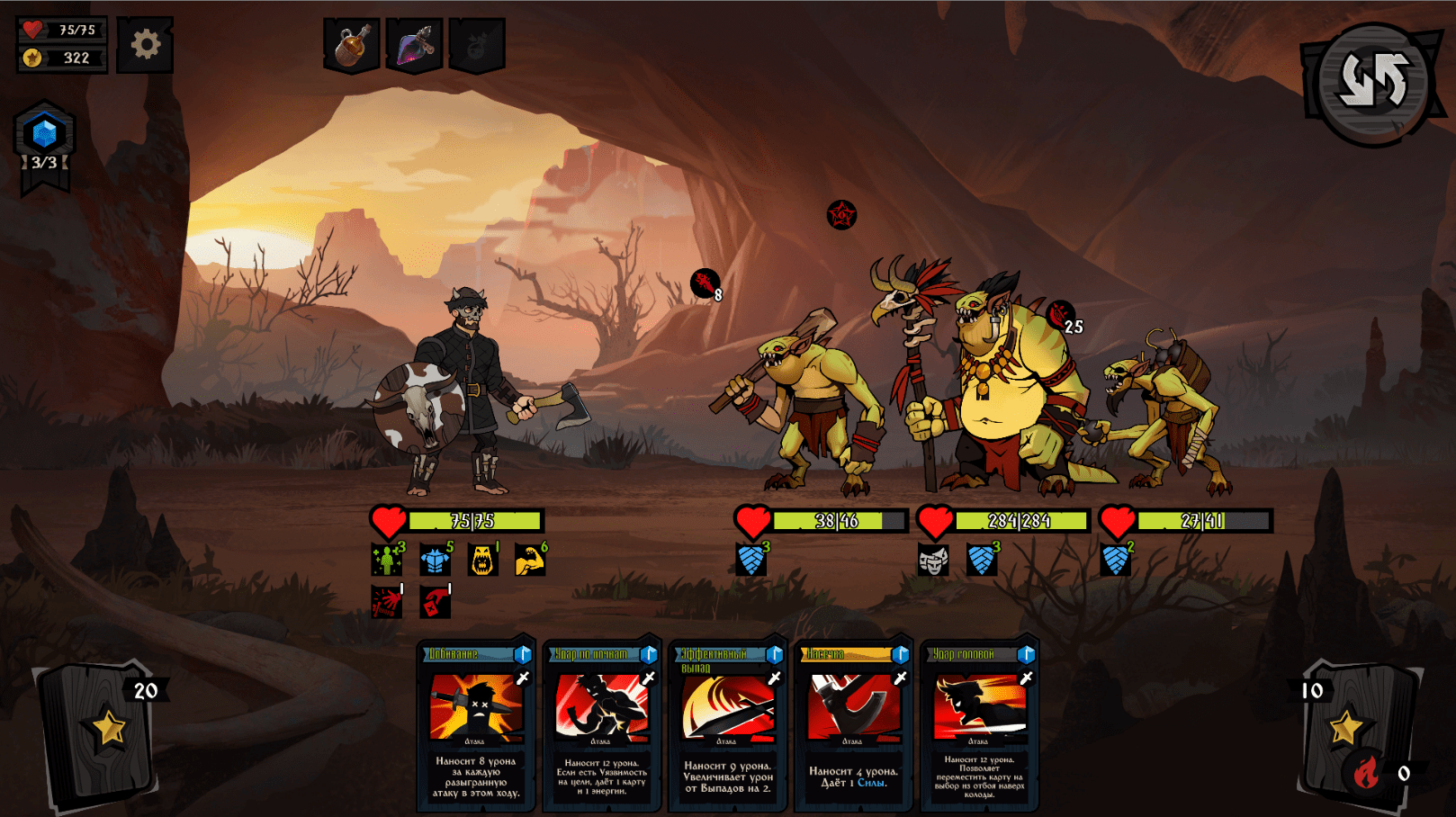Inspect the blue armor status icon

tap(435, 560)
